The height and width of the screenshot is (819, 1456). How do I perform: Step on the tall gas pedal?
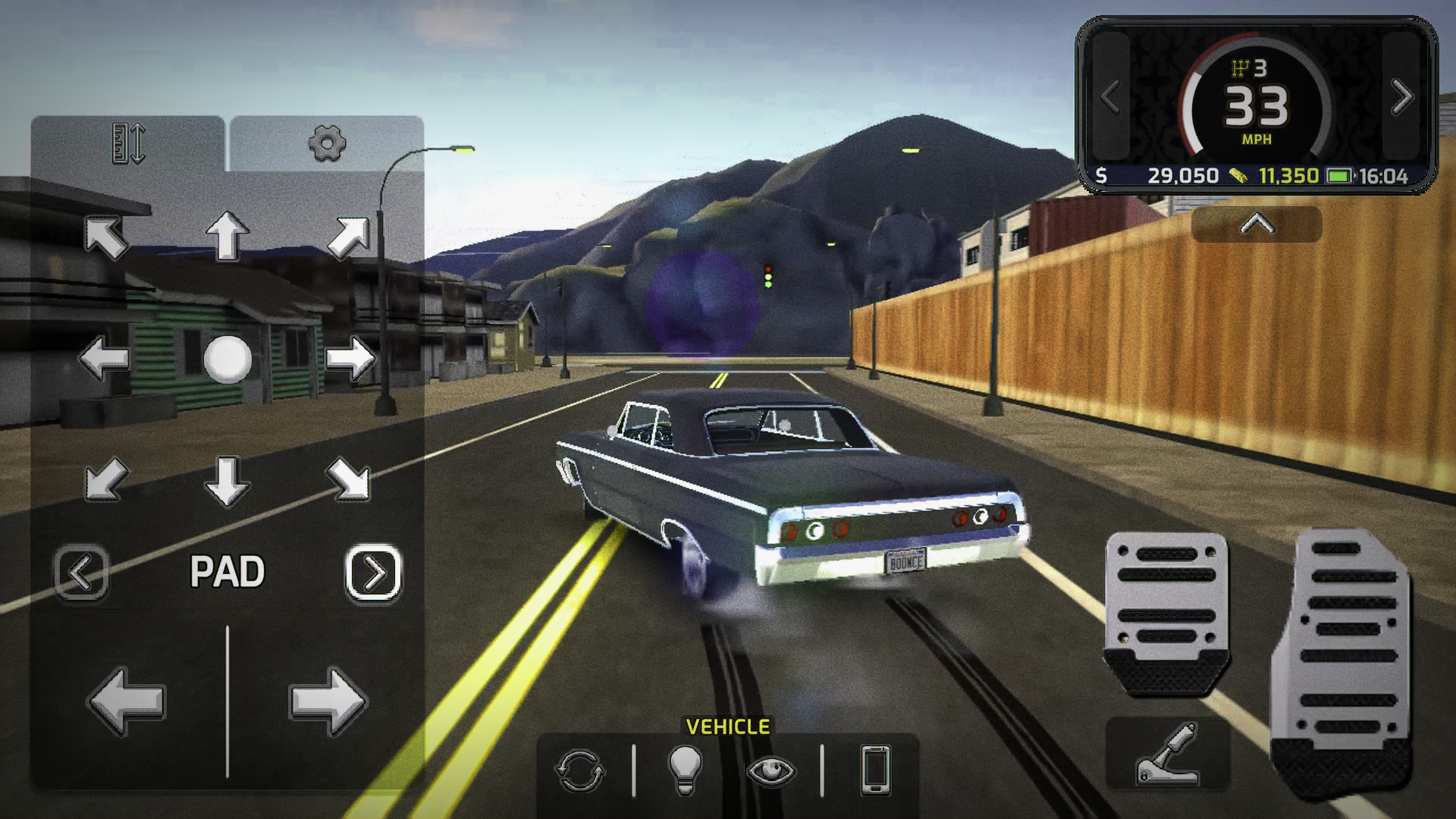[1341, 660]
